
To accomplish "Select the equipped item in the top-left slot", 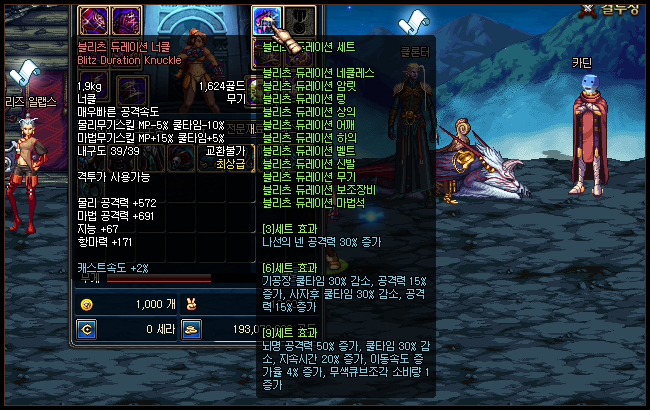I will (93, 19).
